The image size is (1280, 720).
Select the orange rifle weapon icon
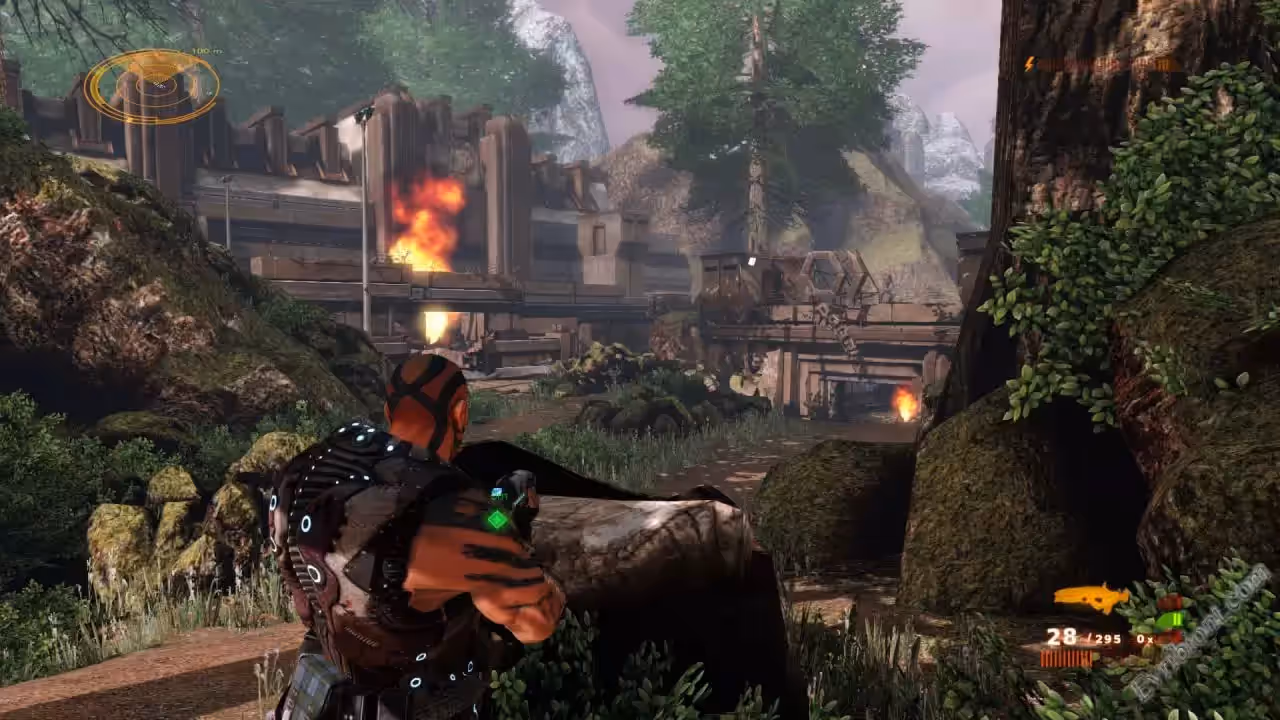tap(1090, 597)
